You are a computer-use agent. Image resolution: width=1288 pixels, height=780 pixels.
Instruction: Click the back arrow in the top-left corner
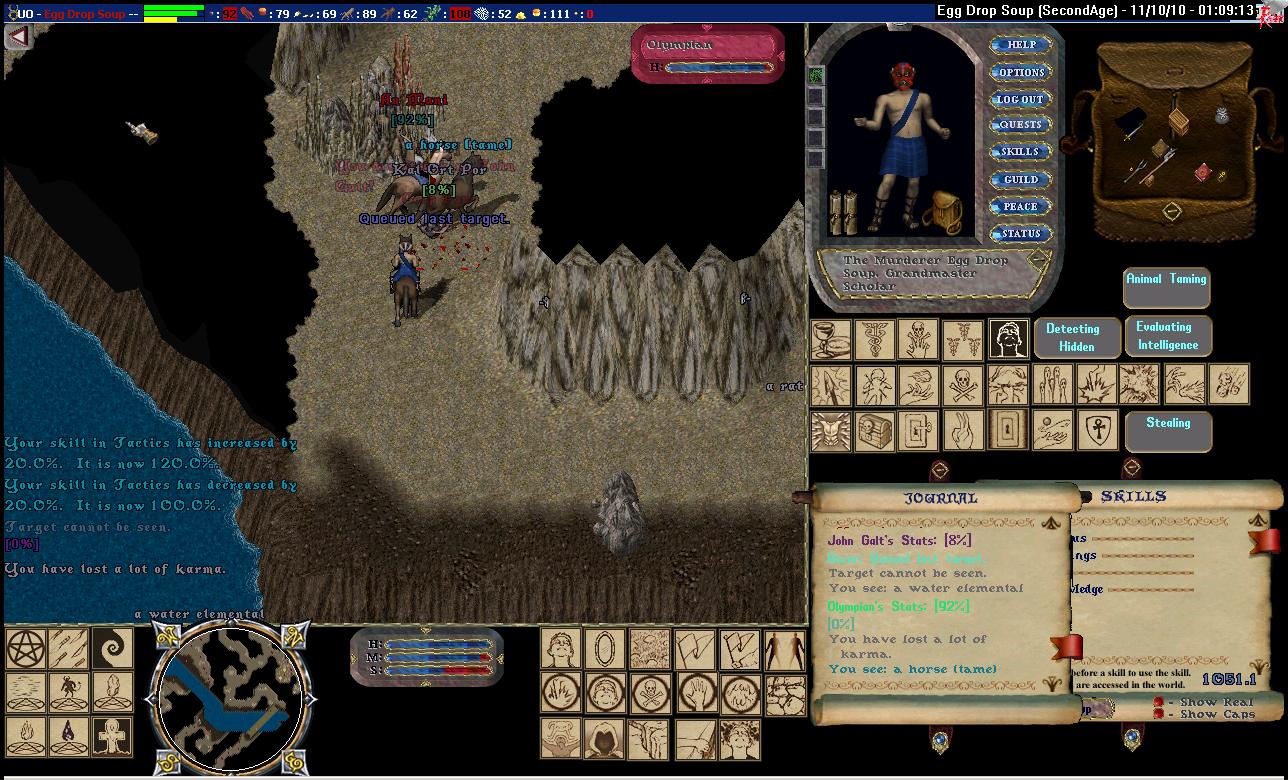tap(18, 37)
